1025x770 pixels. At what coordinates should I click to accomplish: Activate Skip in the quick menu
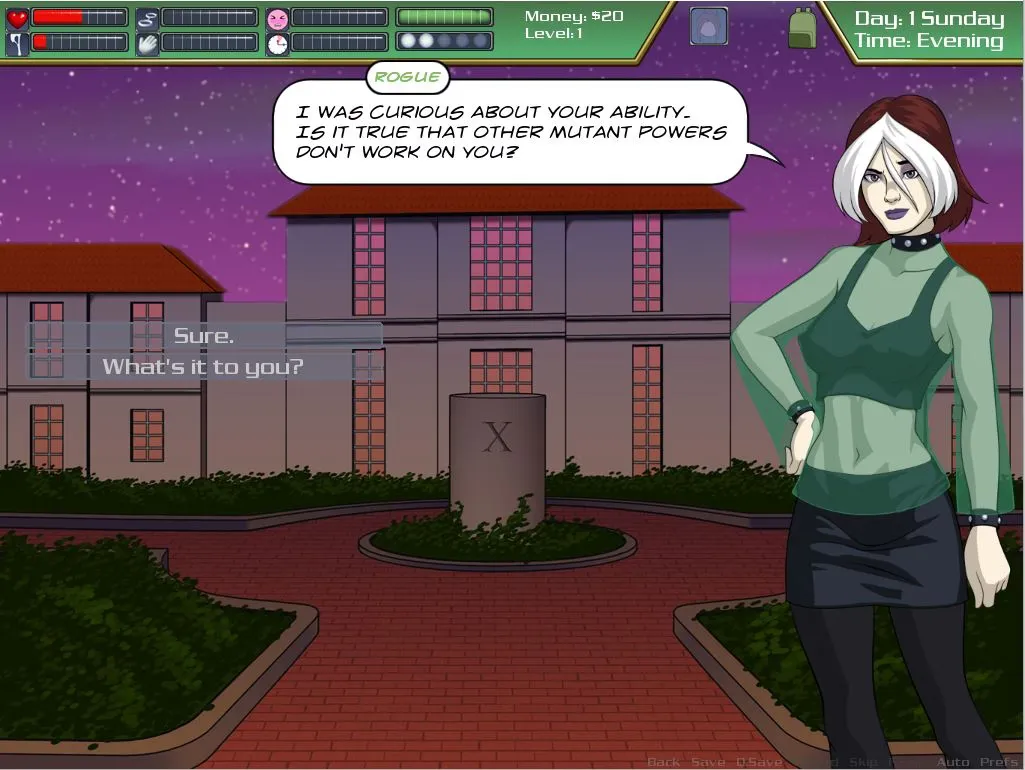click(x=863, y=762)
